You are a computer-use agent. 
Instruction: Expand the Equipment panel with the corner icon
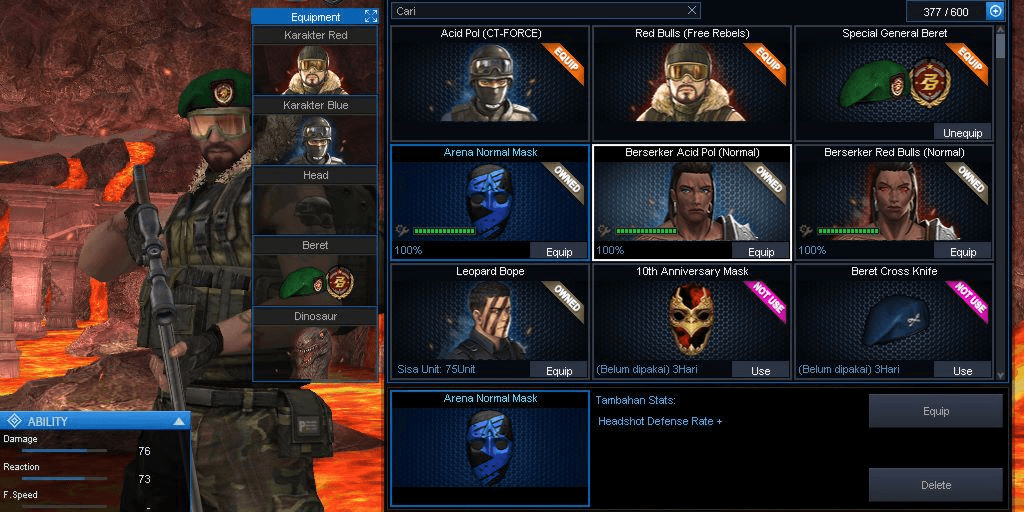[370, 16]
